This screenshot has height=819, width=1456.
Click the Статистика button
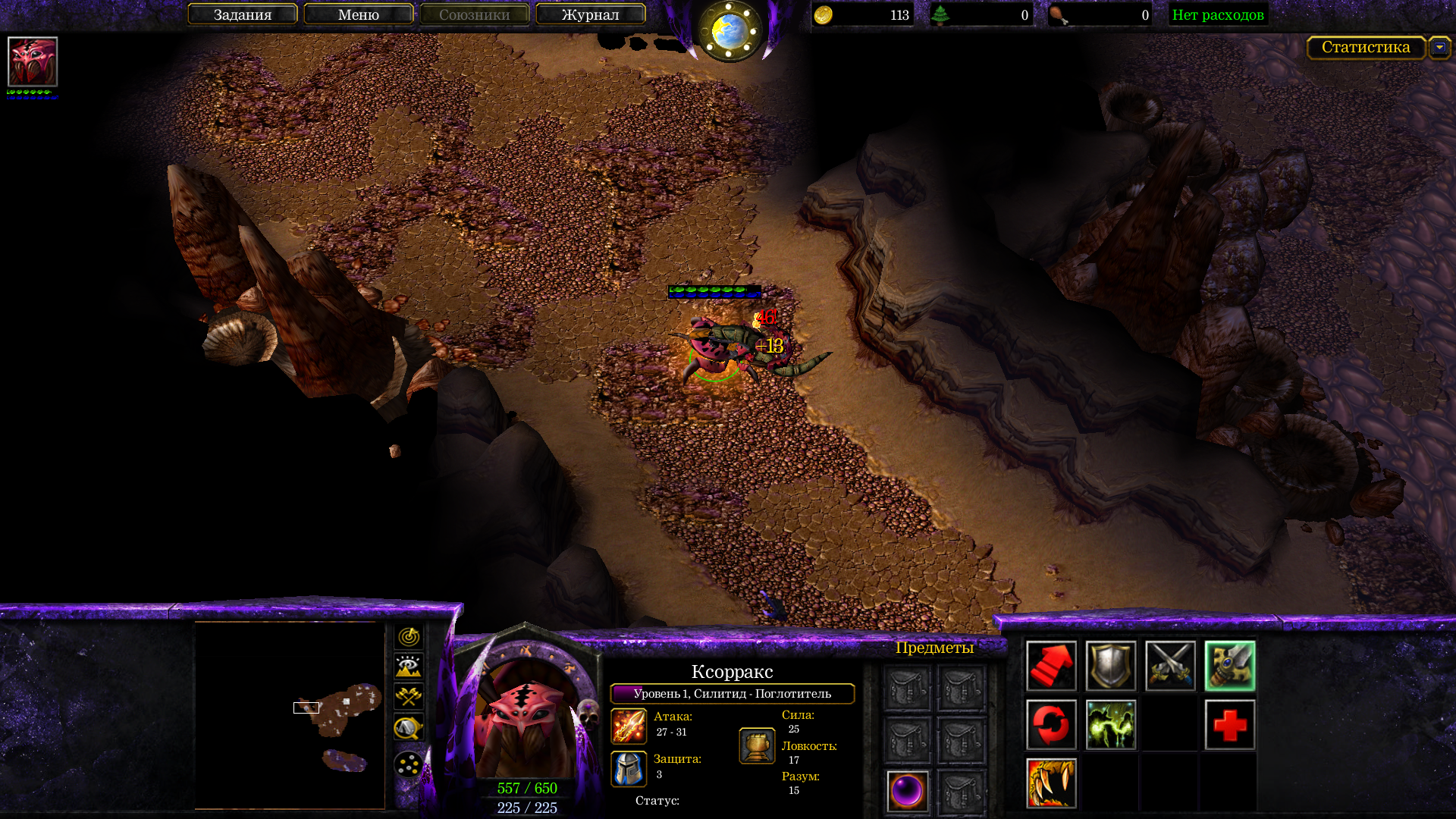point(1365,47)
